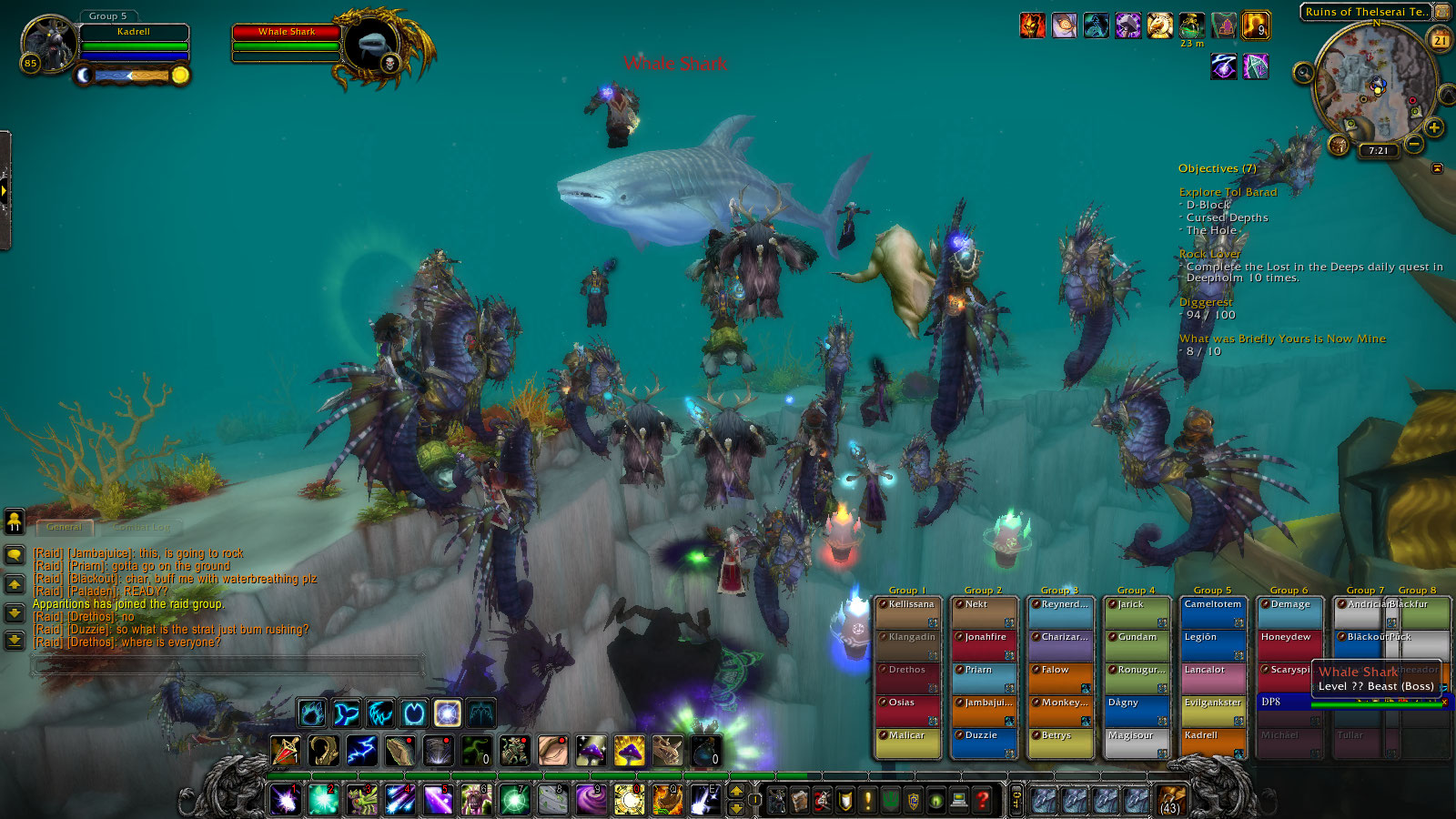Open the world map button beside zone name
This screenshot has height=819, width=1456.
pyautogui.click(x=1442, y=12)
